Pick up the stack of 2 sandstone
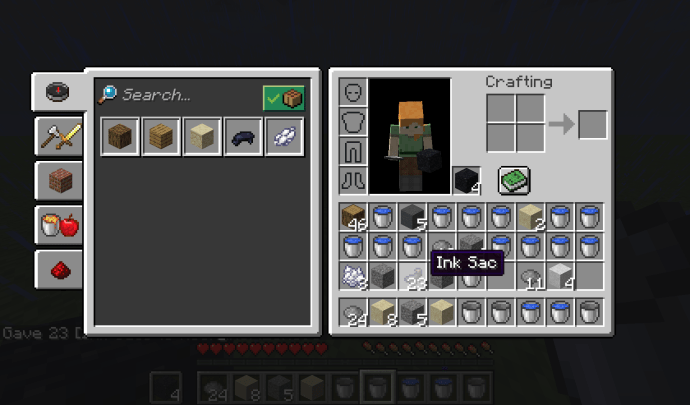 (x=531, y=216)
